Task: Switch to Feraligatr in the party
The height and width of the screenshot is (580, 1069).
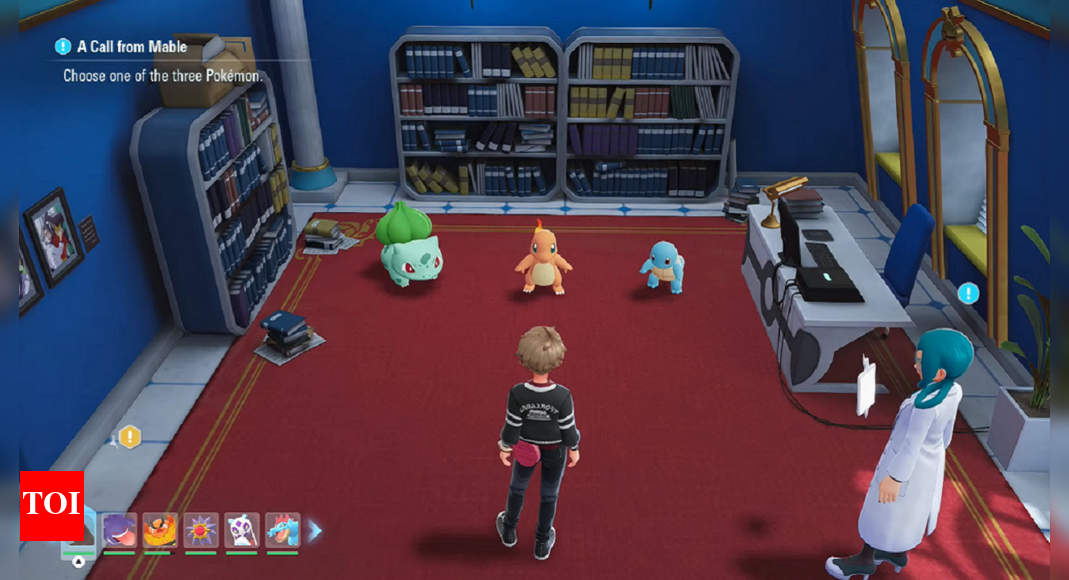Action: pyautogui.click(x=283, y=529)
